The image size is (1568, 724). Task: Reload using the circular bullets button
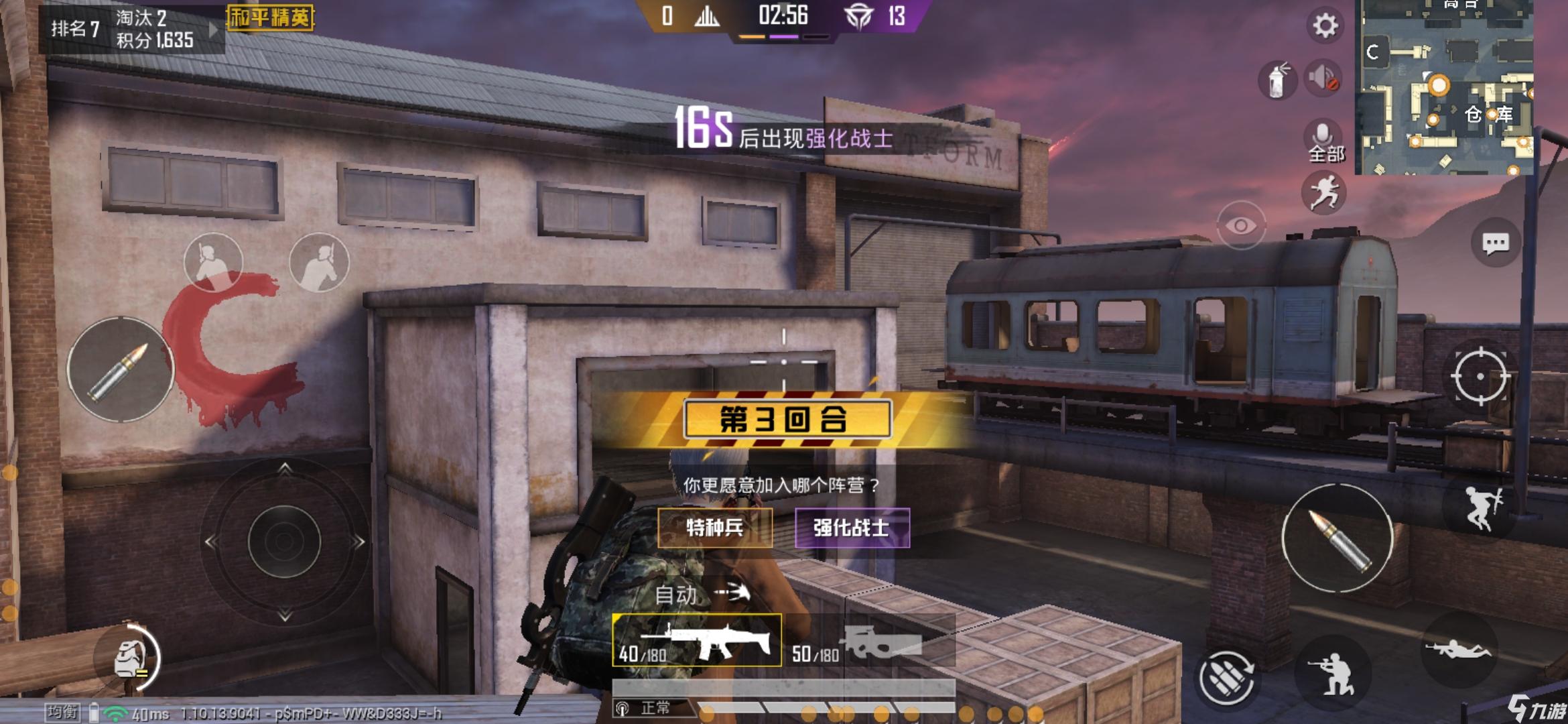coord(1226,678)
